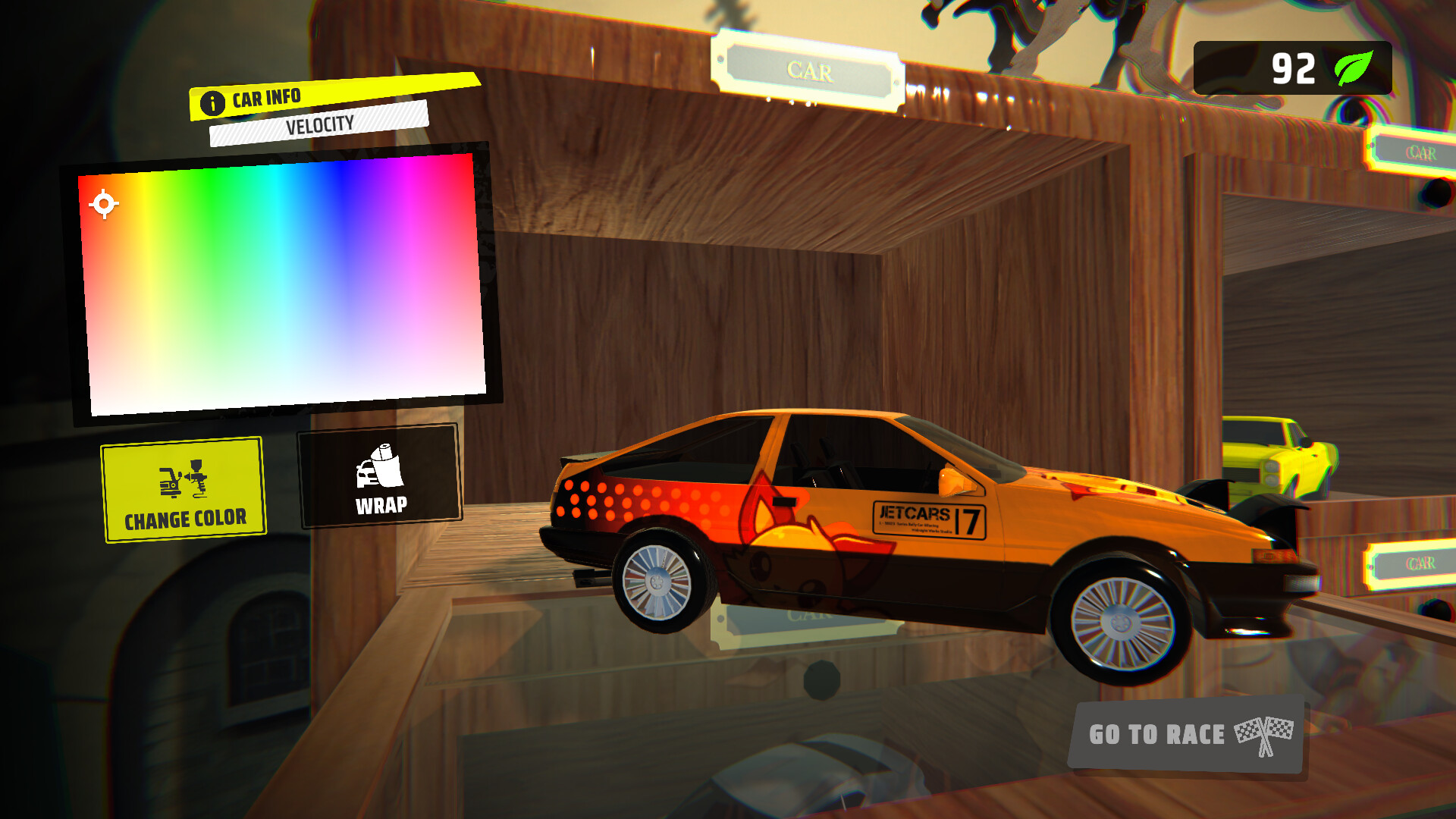Click the Car Info header tab
Viewport: 1456px width, 819px height.
click(x=265, y=98)
